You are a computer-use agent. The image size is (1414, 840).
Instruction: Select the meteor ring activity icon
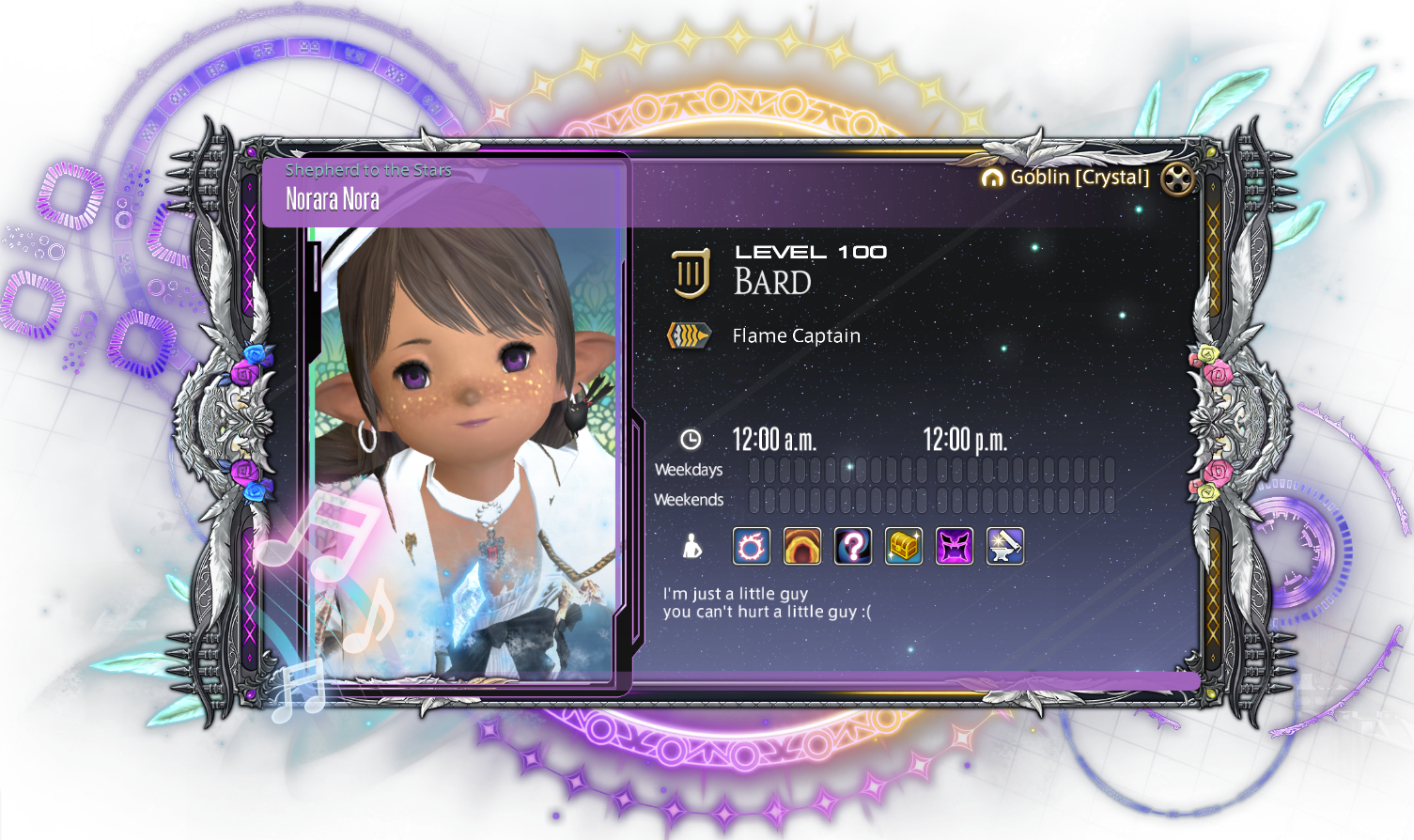pos(752,546)
